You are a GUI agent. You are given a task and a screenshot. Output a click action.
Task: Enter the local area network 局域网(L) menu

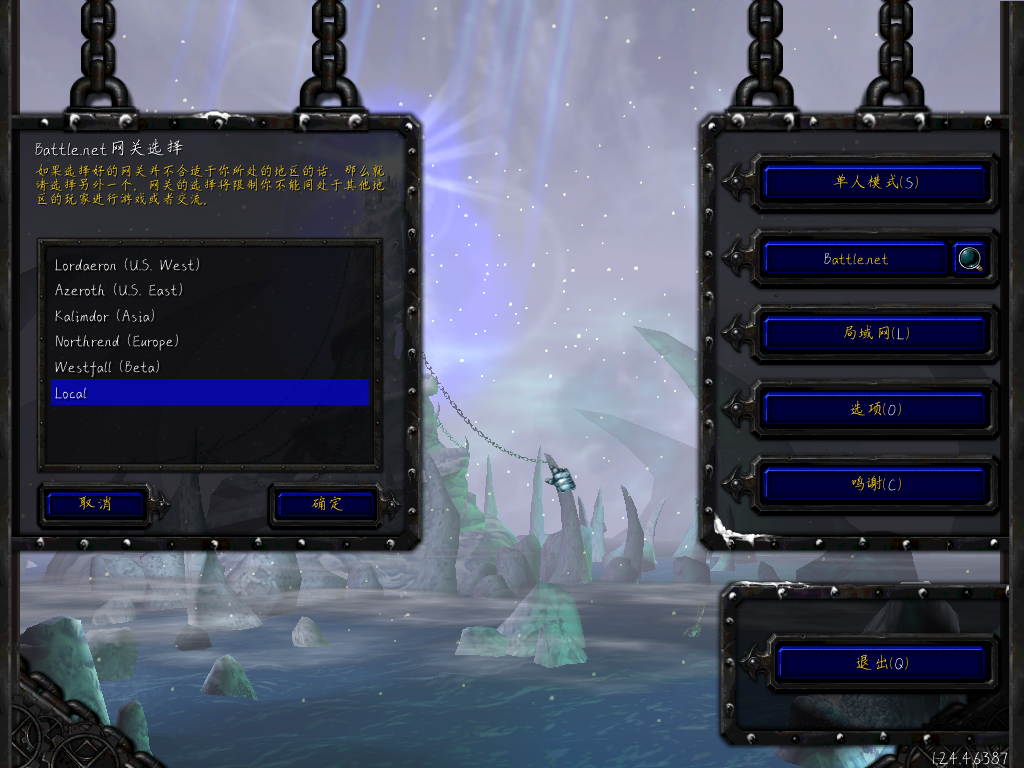tap(875, 333)
